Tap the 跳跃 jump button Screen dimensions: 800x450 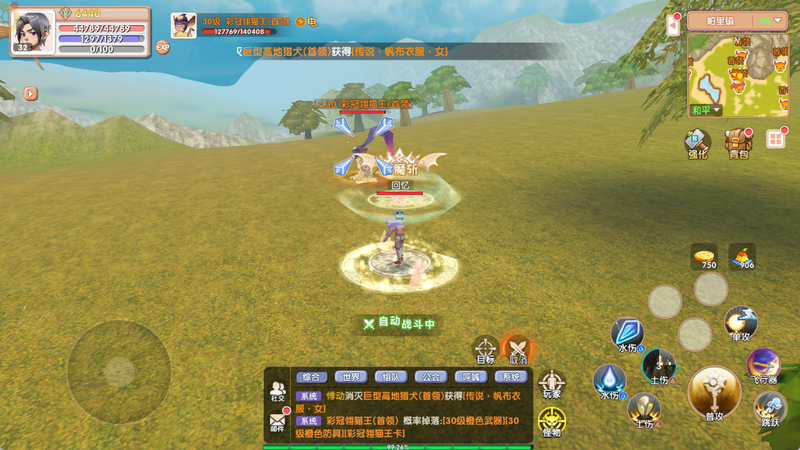point(768,408)
